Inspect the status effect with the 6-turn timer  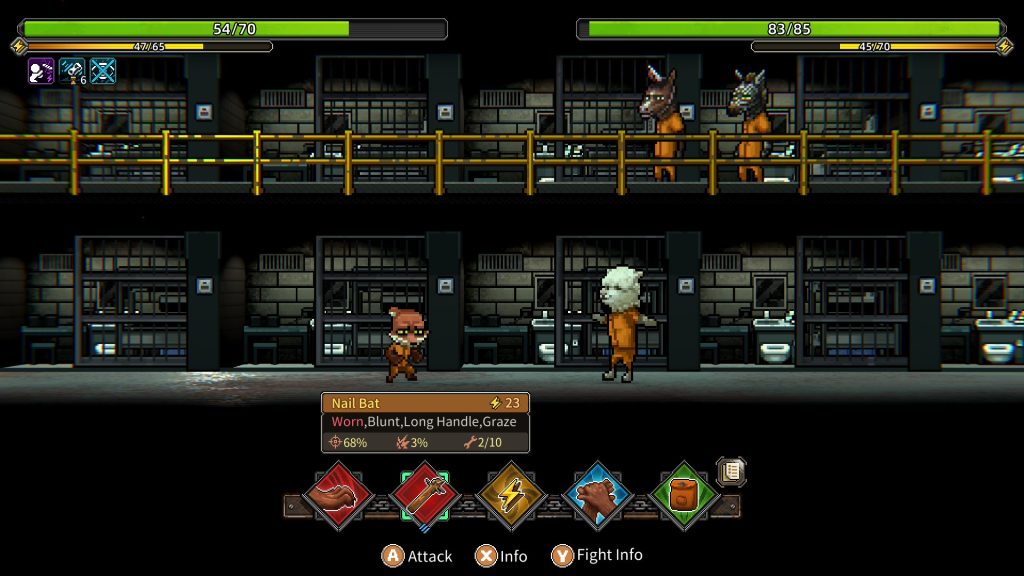tap(73, 70)
